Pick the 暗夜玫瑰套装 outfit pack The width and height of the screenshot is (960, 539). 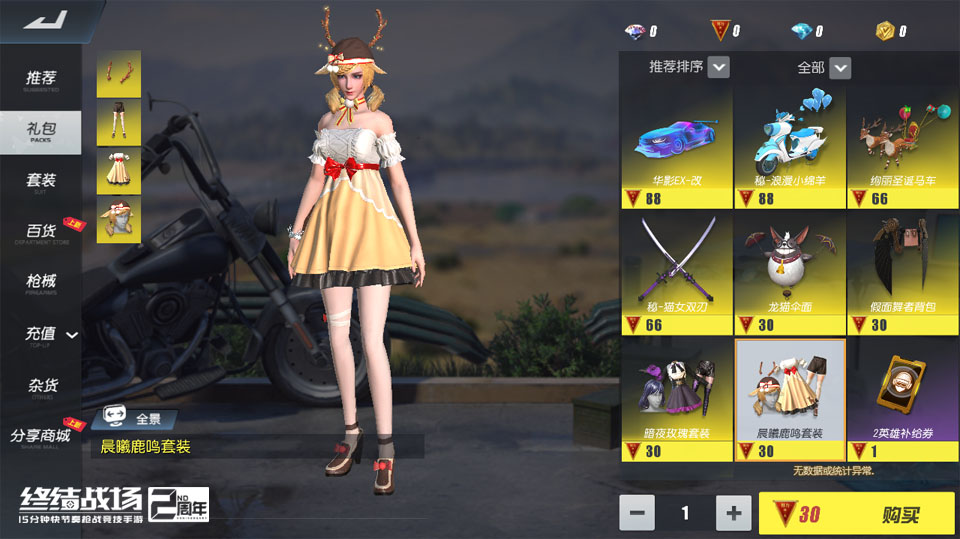coord(676,399)
